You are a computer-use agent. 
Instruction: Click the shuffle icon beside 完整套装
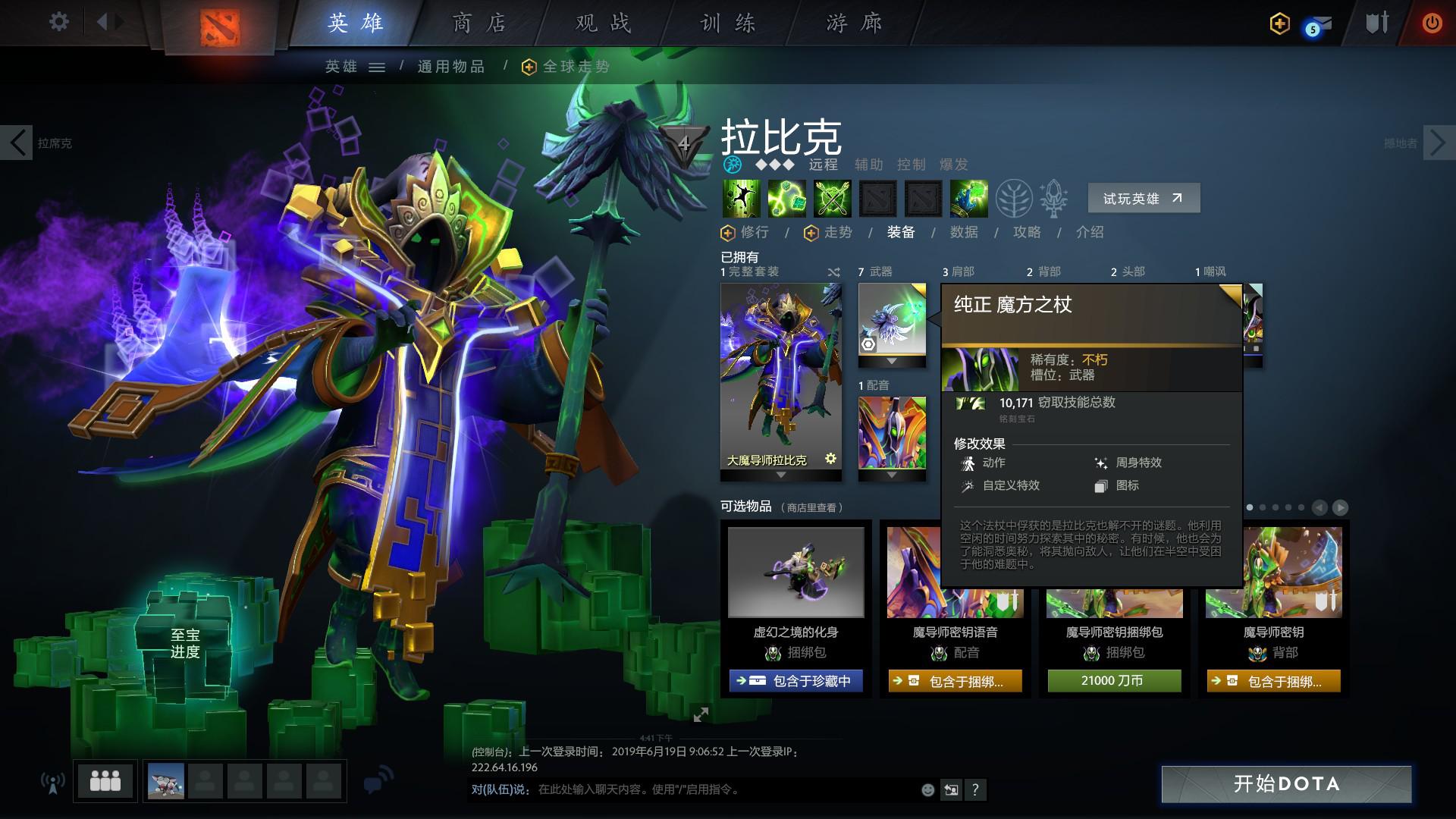tap(833, 271)
